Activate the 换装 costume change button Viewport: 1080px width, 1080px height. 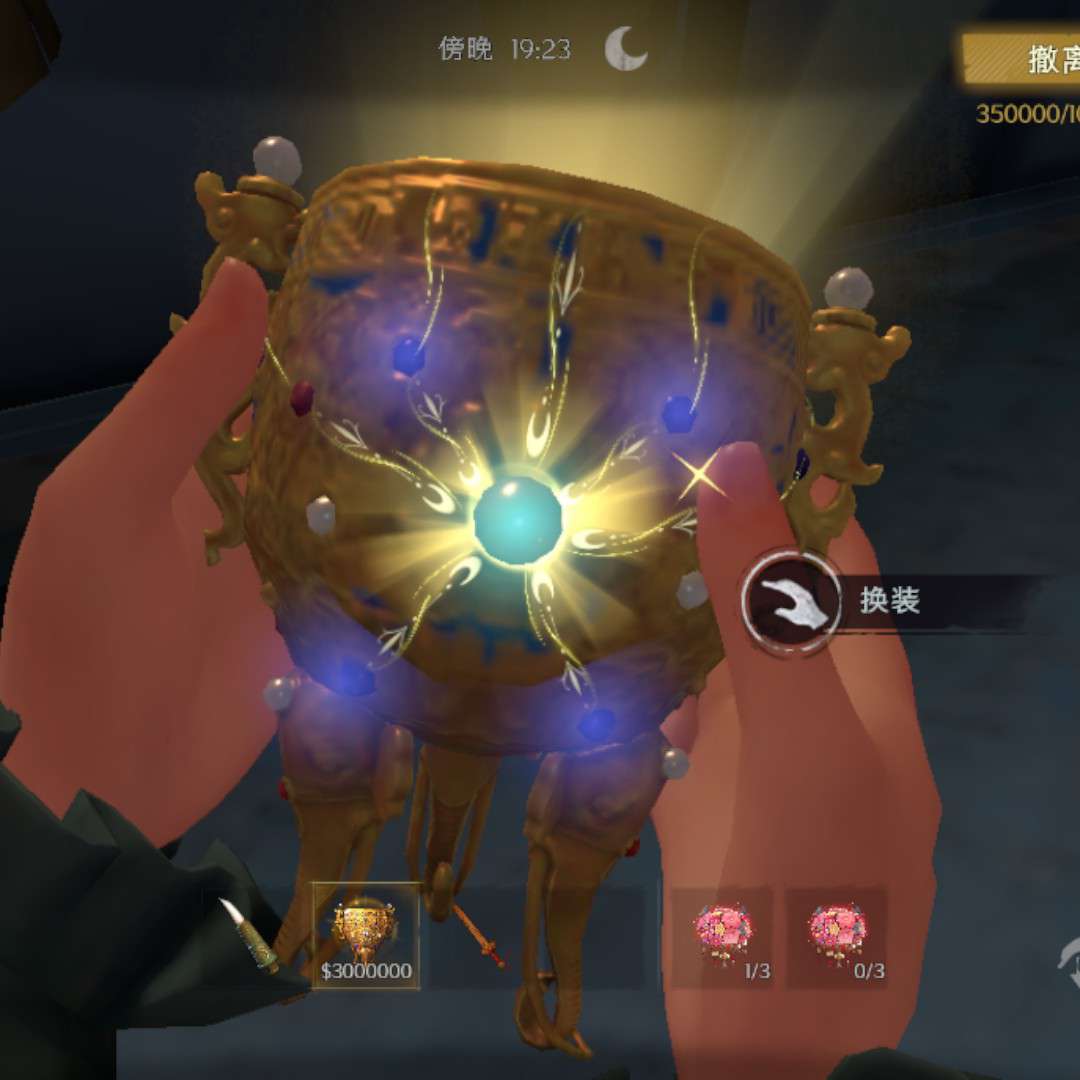pos(792,603)
